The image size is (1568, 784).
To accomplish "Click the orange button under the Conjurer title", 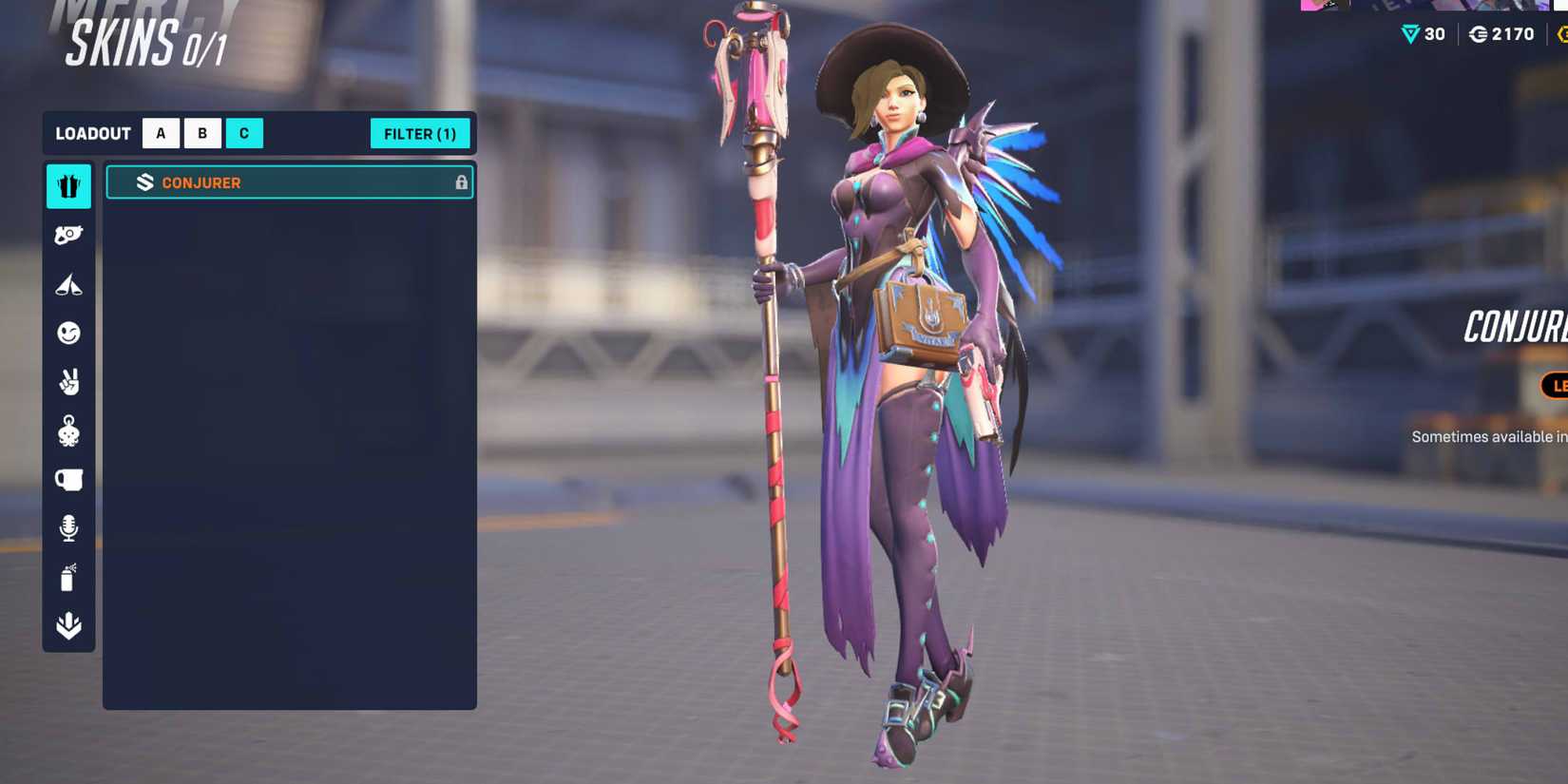I will tap(1557, 387).
